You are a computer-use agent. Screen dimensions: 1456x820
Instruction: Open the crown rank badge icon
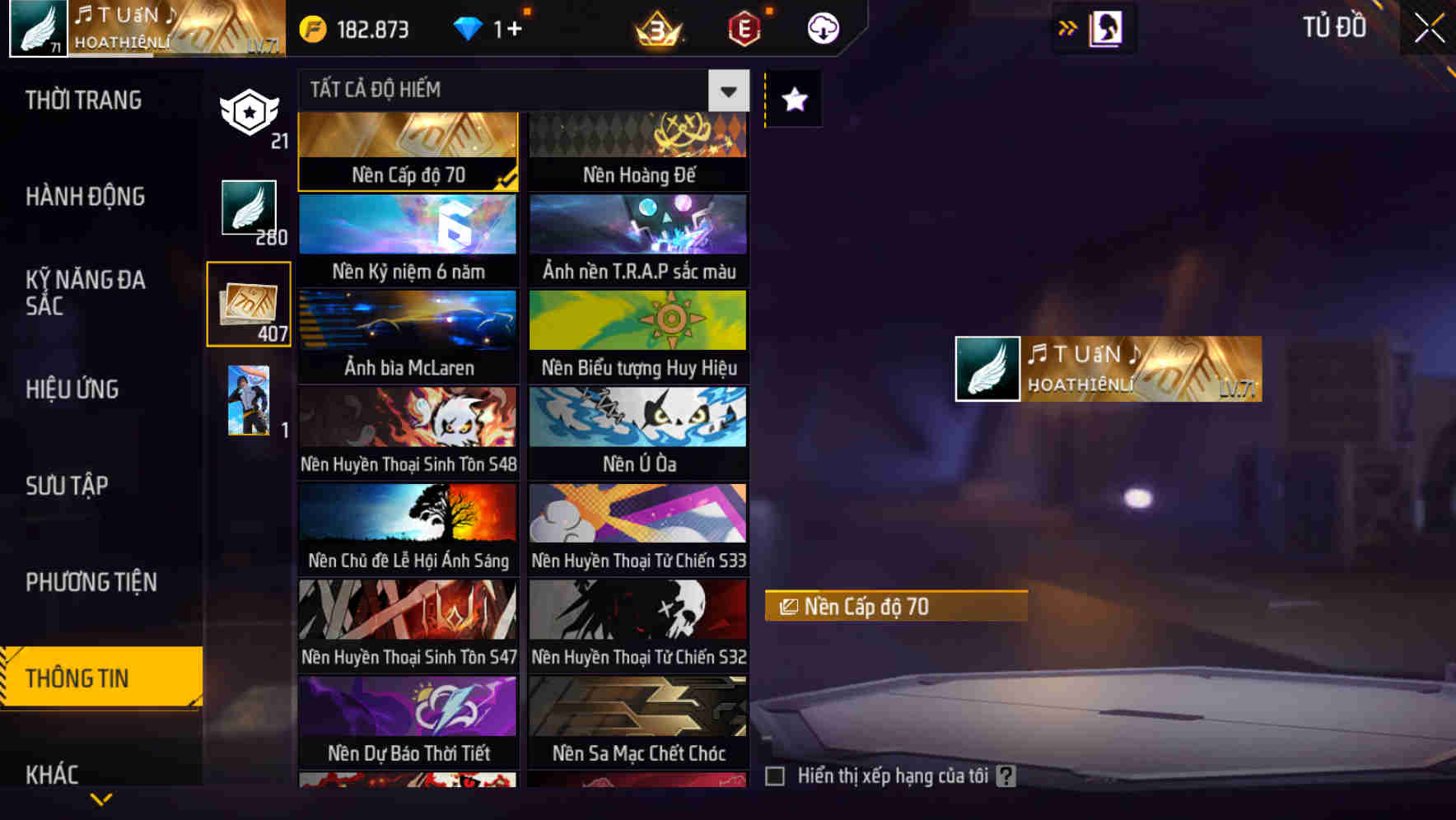[657, 28]
